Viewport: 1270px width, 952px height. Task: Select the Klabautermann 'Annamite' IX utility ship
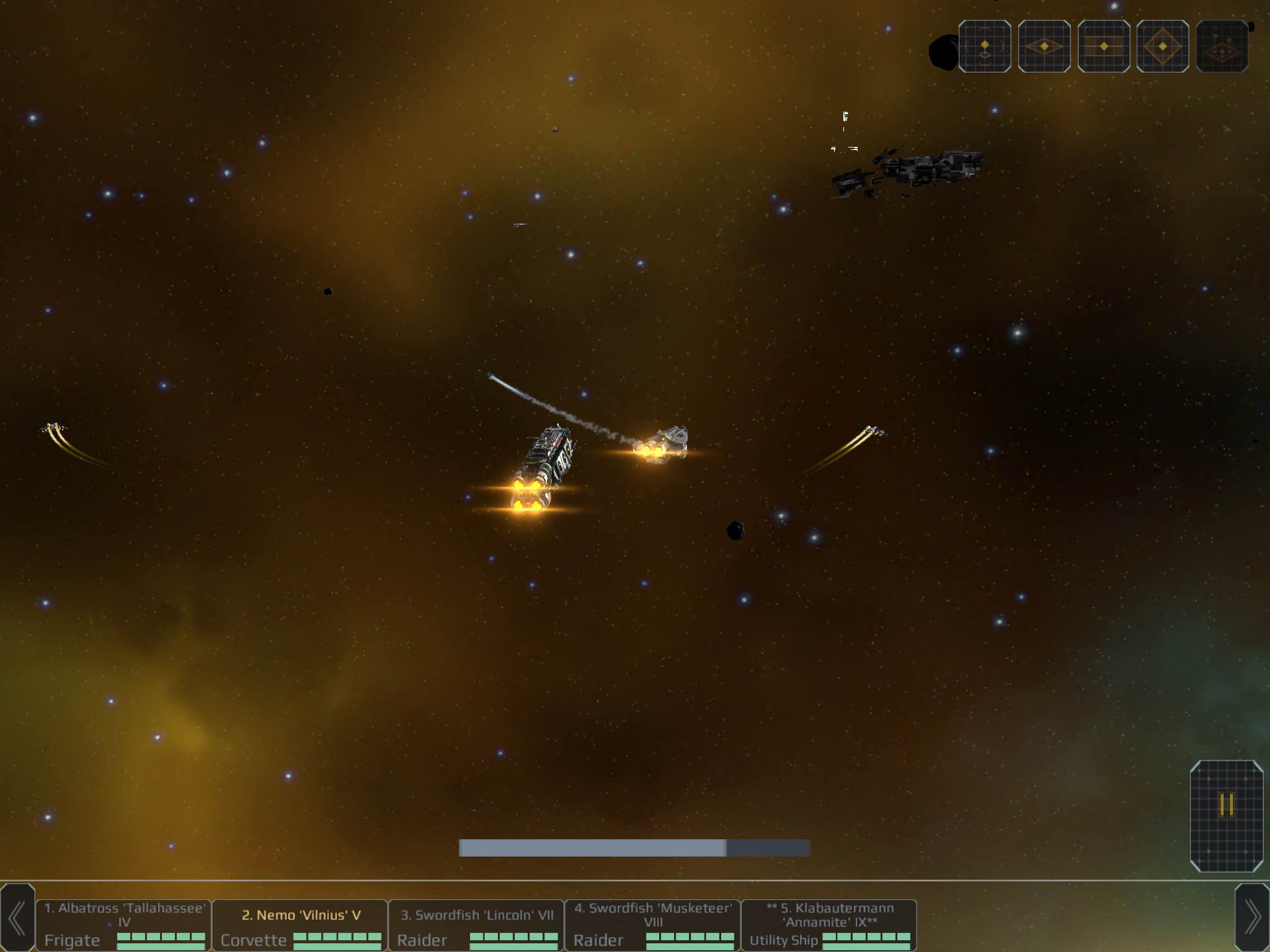pyautogui.click(x=829, y=924)
